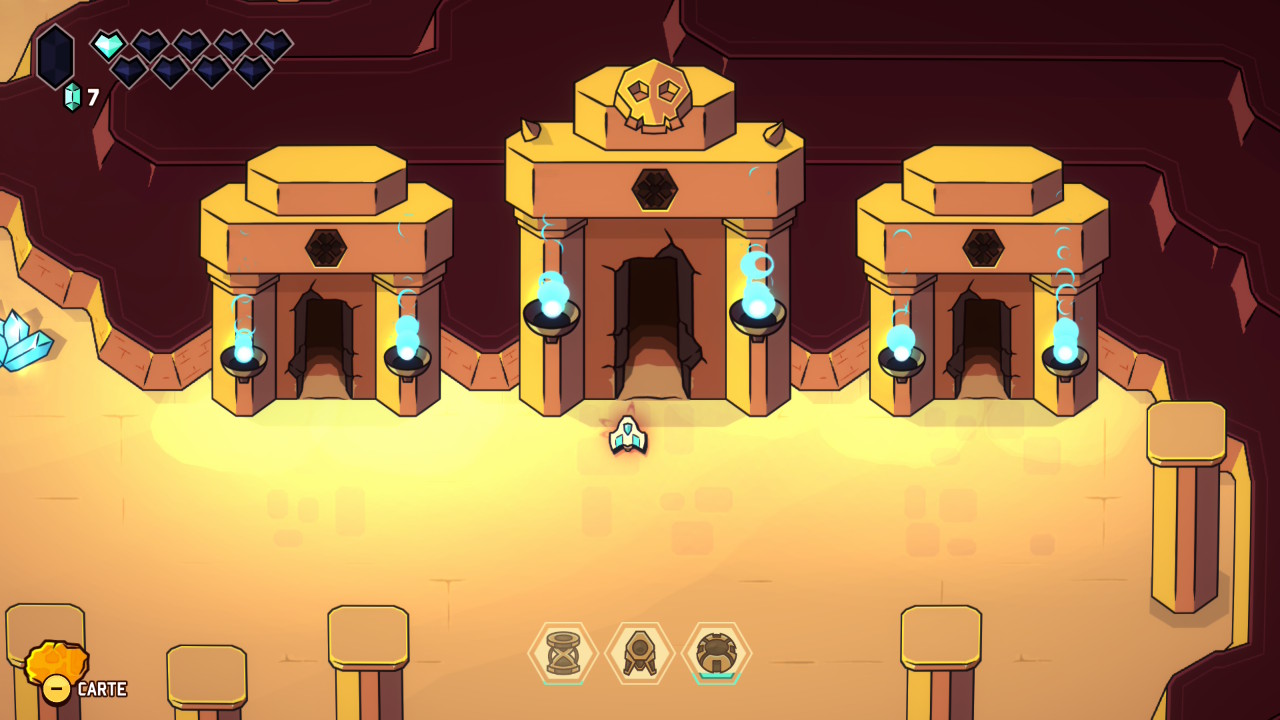The height and width of the screenshot is (720, 1280).
Task: Choose the hexagonal thruster module icon
Action: pos(640,653)
